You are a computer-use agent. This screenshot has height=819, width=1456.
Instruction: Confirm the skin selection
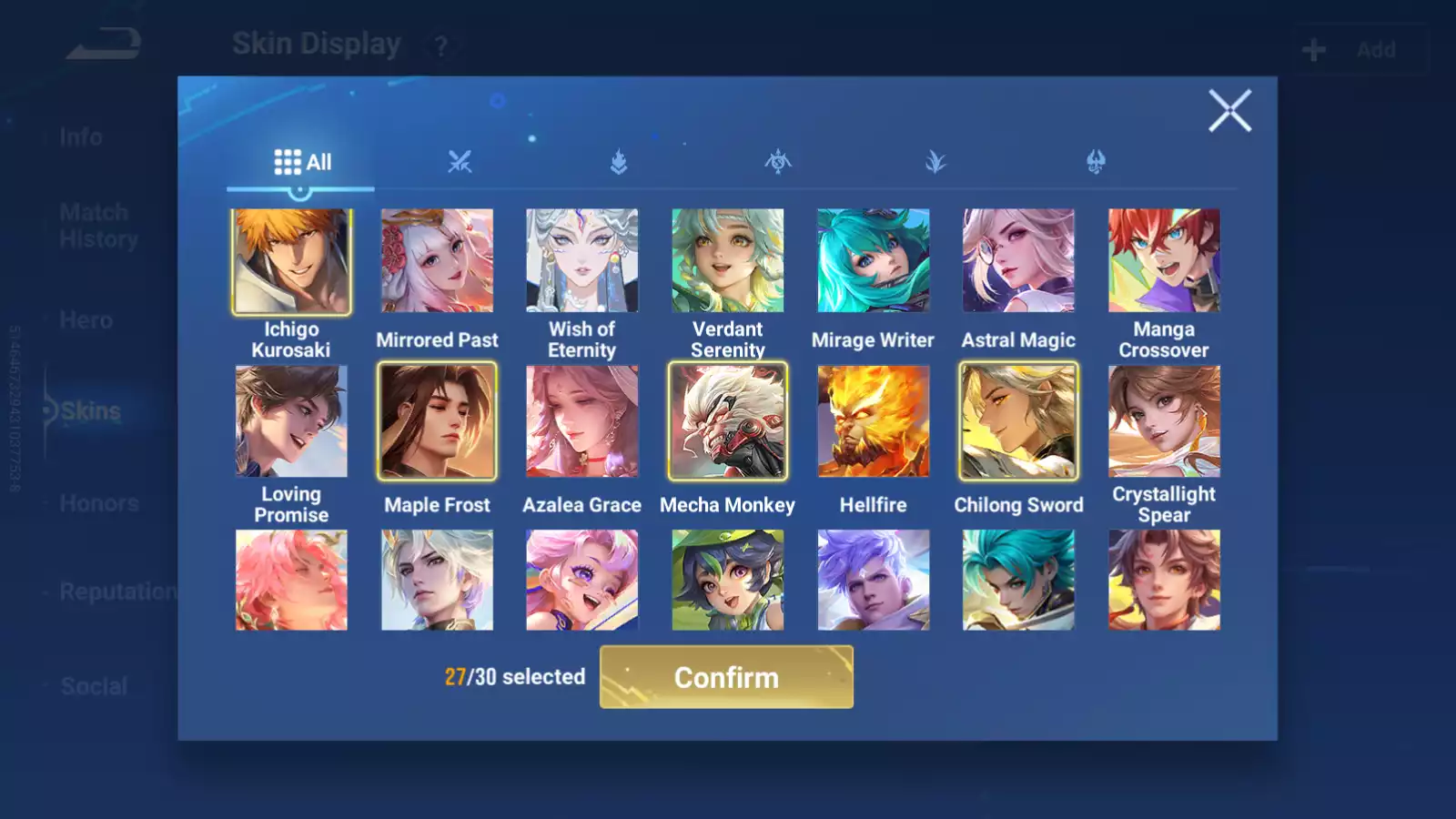coord(726,677)
